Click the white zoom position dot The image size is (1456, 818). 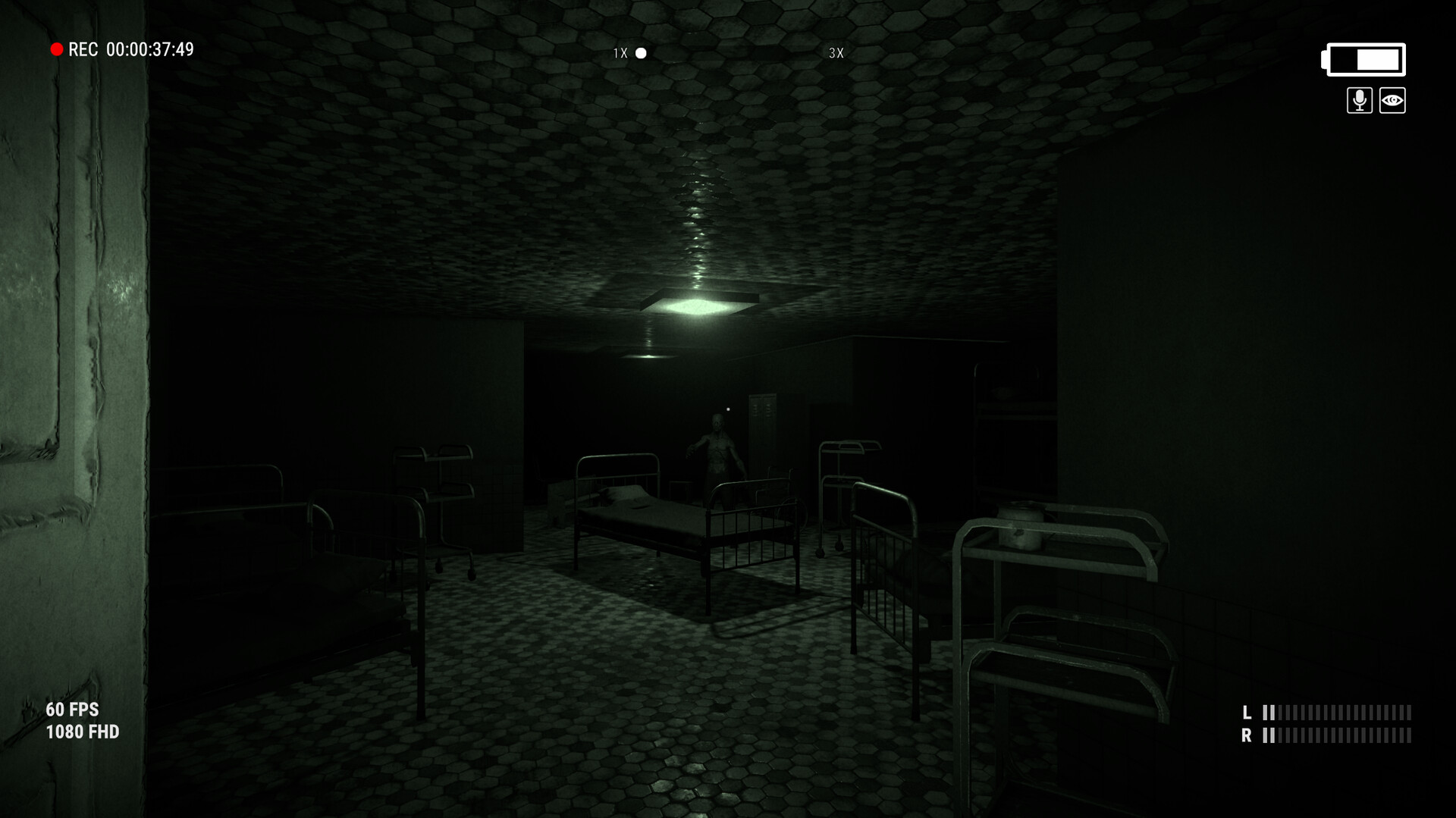pos(641,53)
